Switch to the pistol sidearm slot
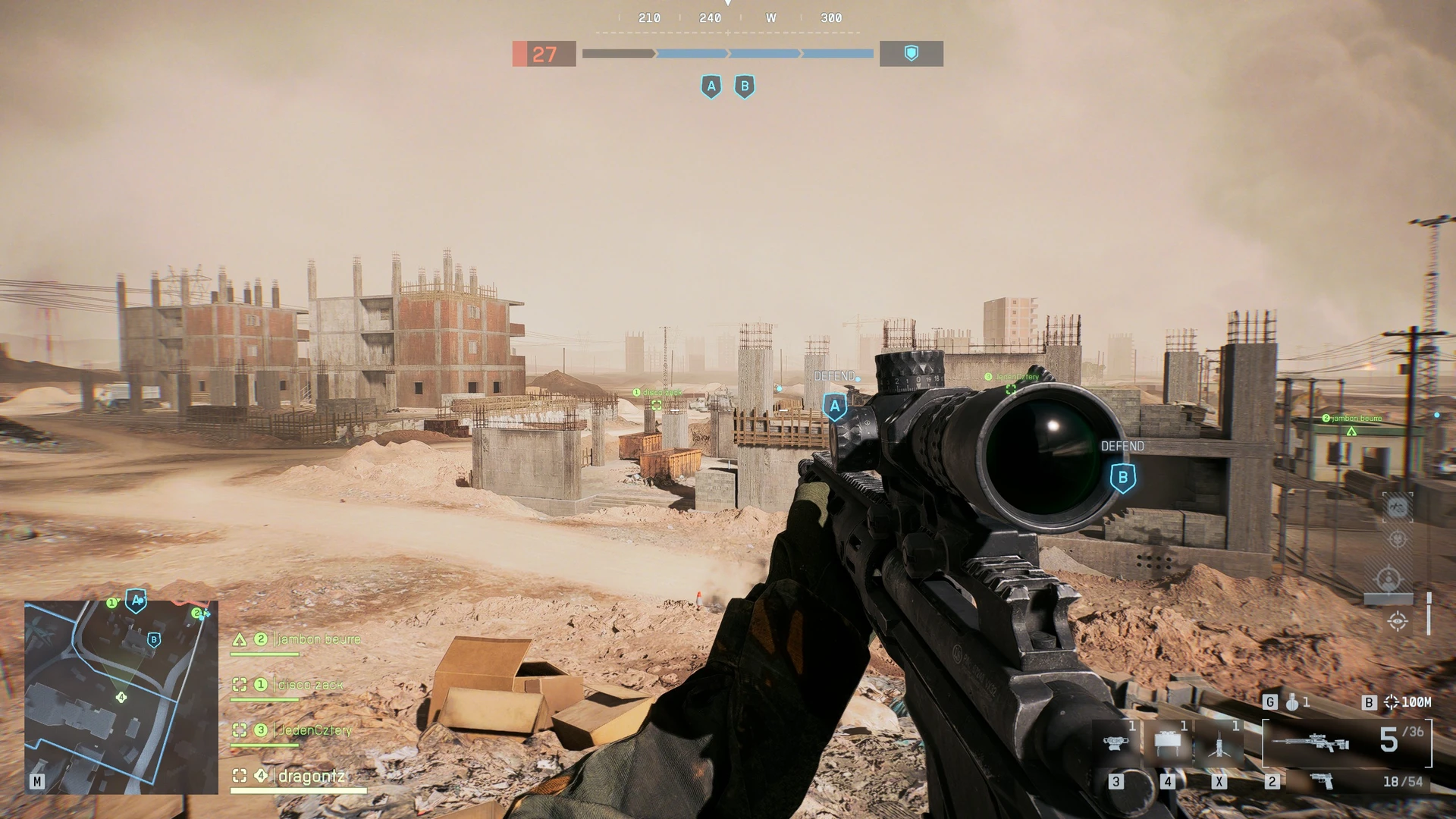This screenshot has height=819, width=1456. tap(1322, 781)
